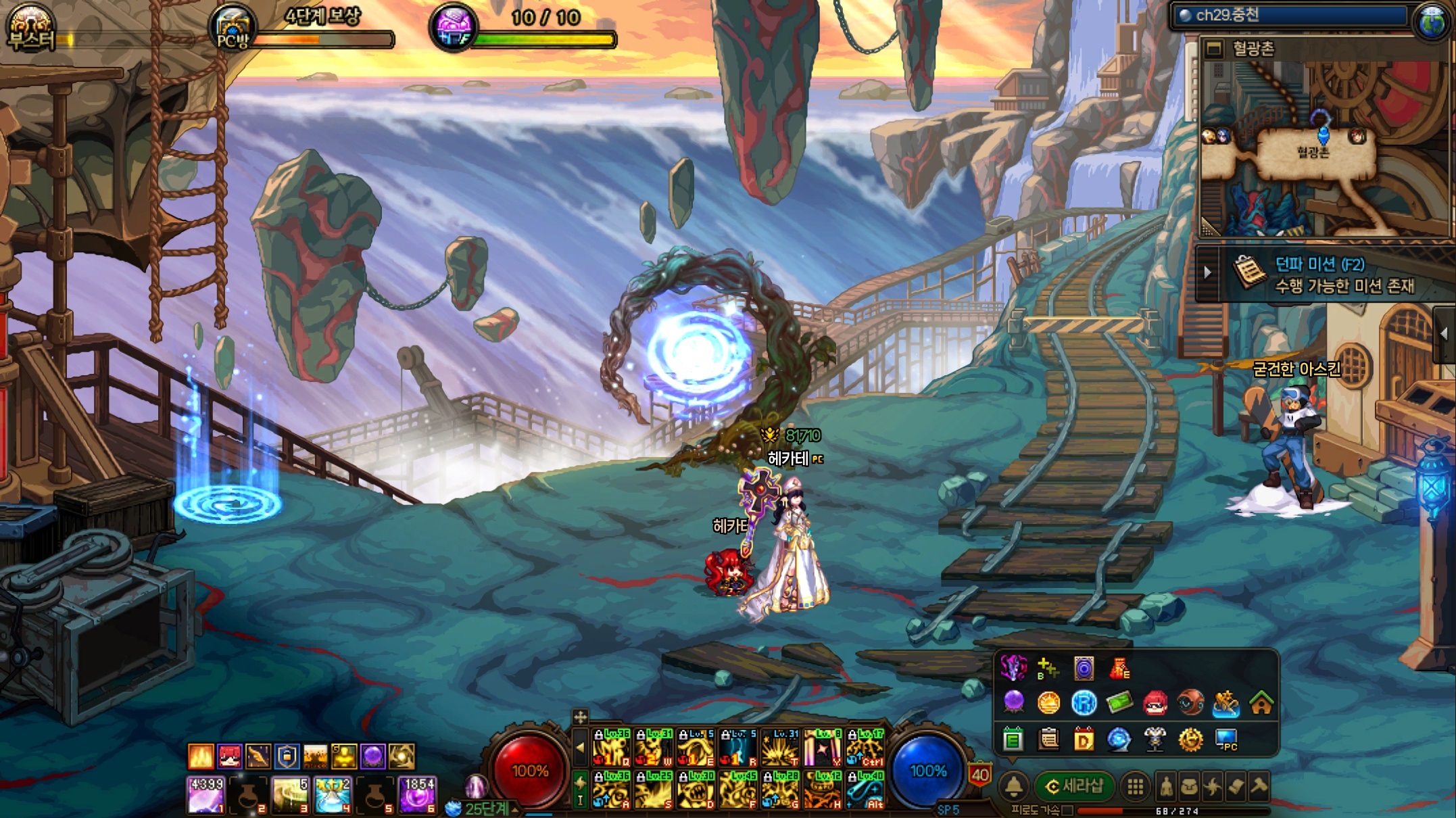The image size is (1456, 818).
Task: Open the world map globe icon
Action: pyautogui.click(x=1431, y=20)
